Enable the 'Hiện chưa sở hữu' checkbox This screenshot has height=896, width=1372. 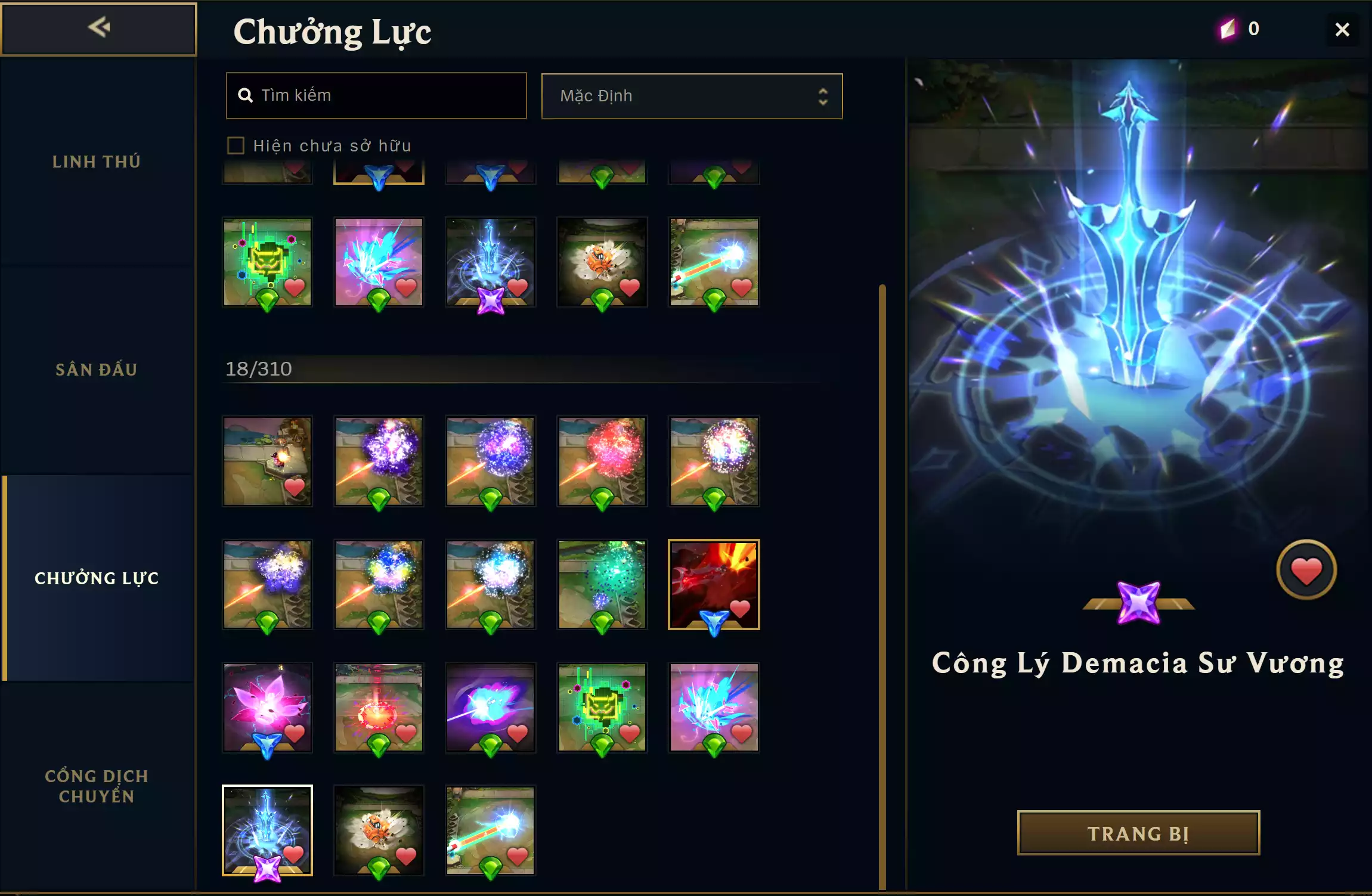(x=236, y=145)
